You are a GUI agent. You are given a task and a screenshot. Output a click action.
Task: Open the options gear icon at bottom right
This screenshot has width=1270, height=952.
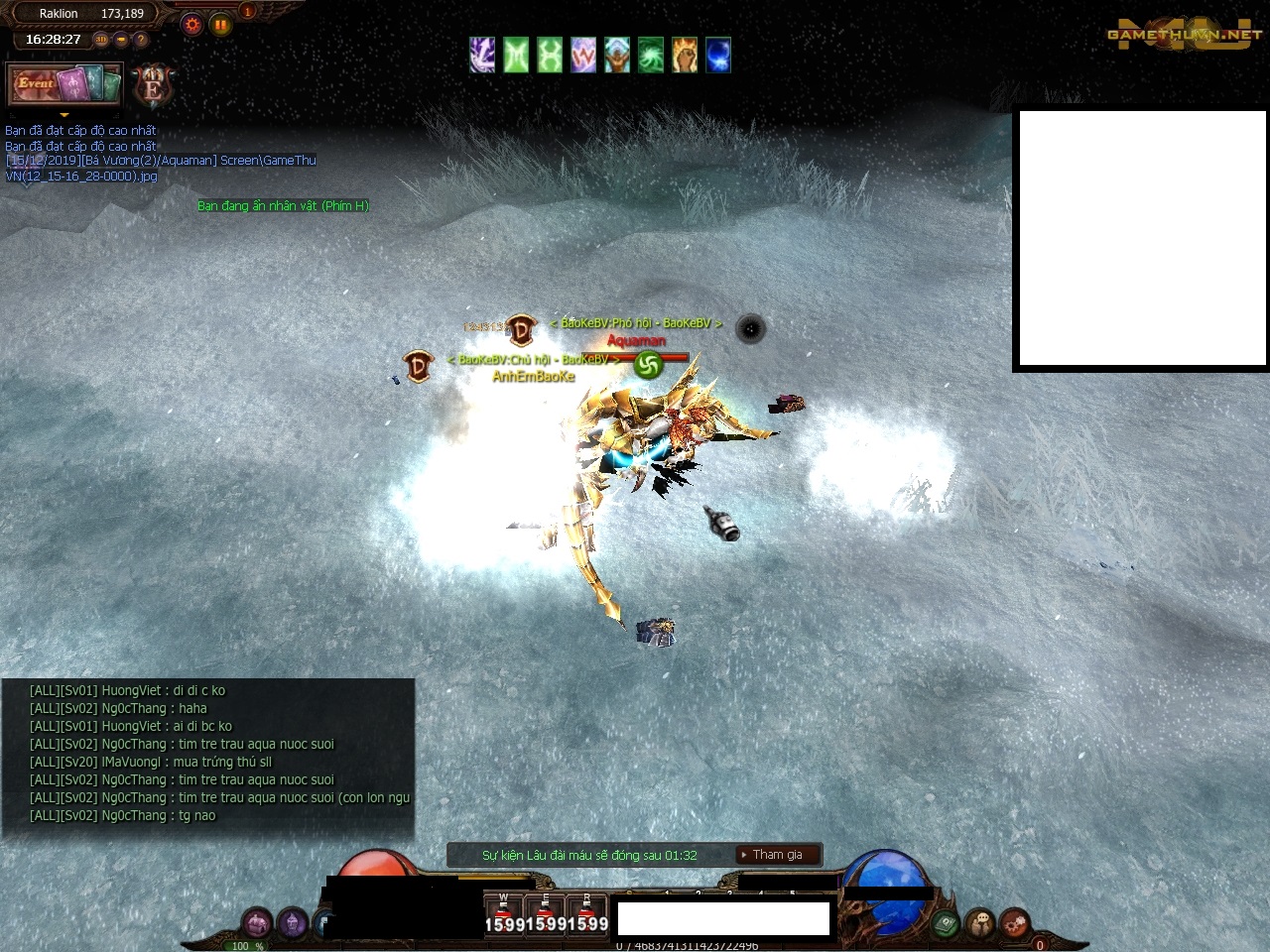point(1013,921)
